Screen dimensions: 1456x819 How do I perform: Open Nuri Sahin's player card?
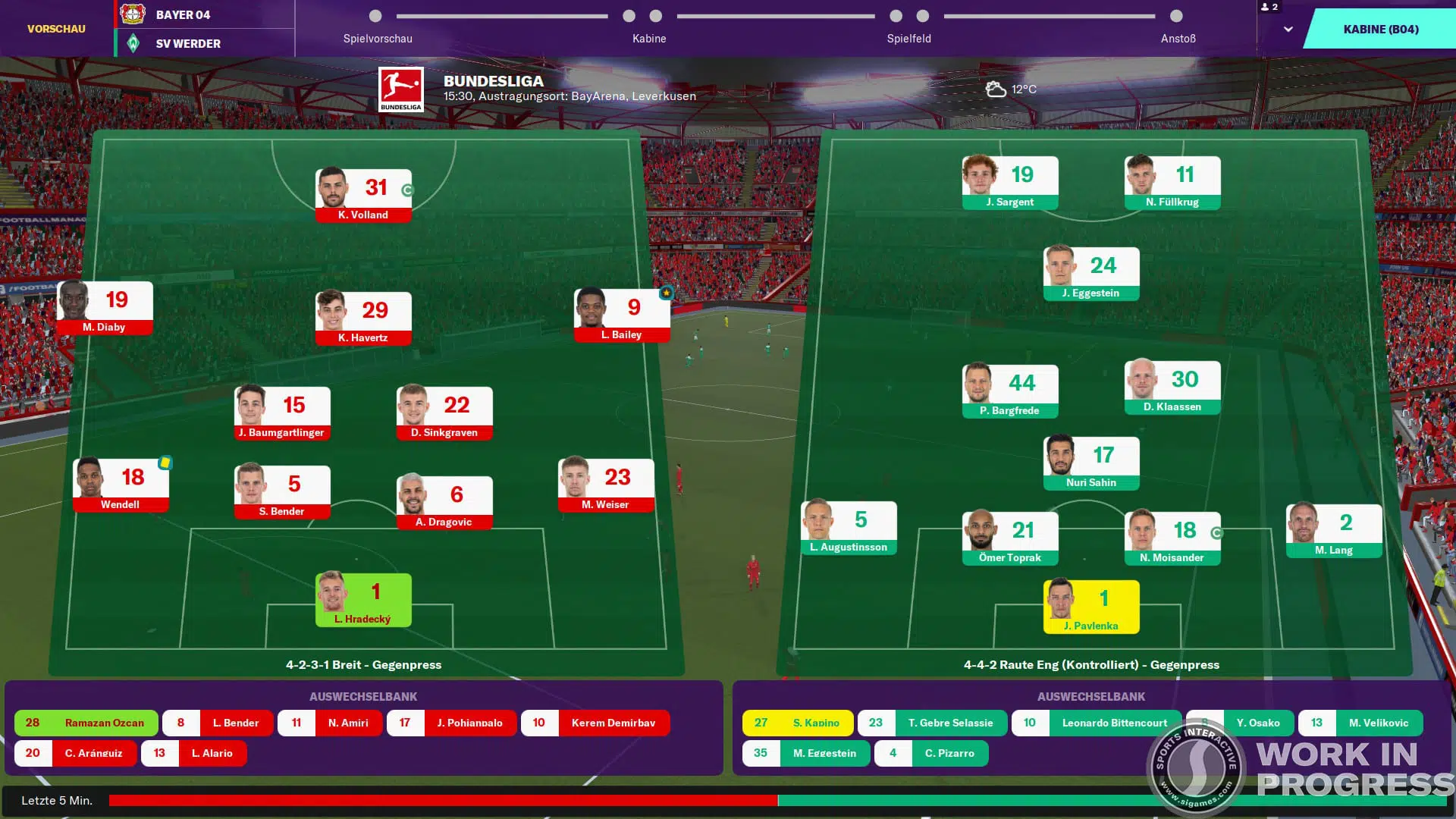[1091, 463]
